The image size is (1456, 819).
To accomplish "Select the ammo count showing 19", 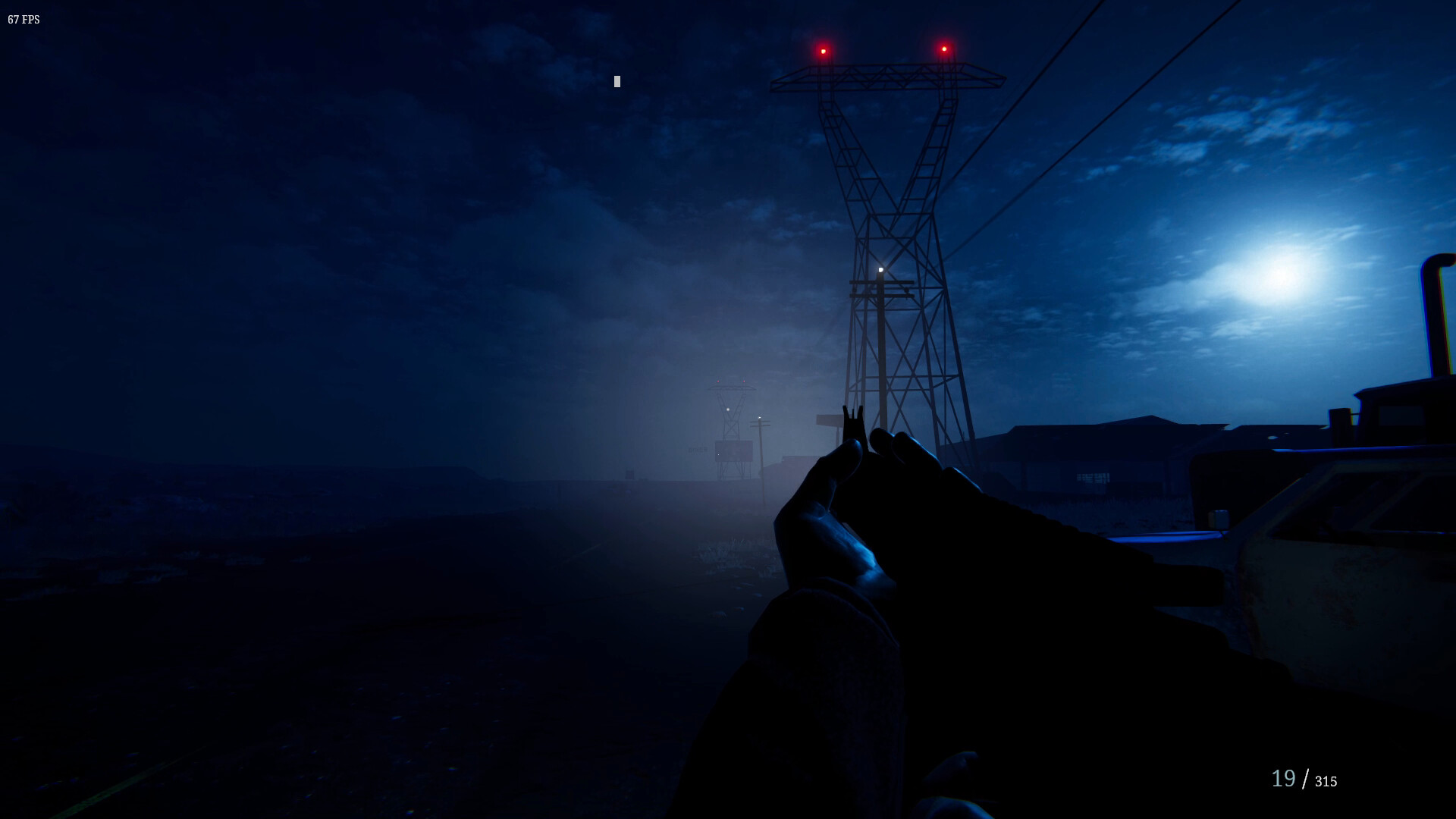I will [x=1283, y=778].
